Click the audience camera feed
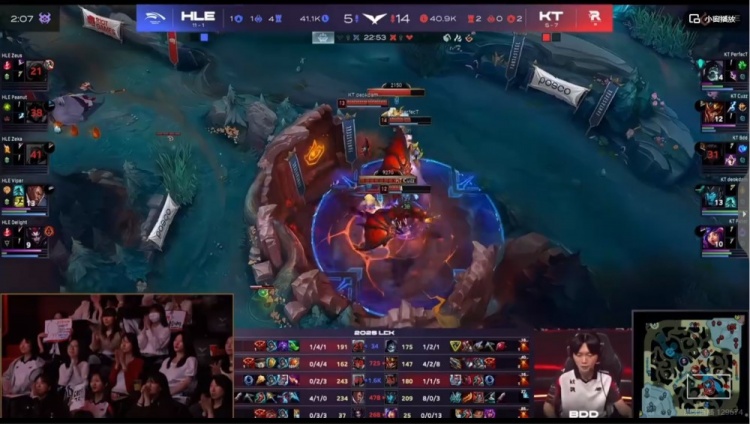Image resolution: width=750 pixels, height=424 pixels. pos(117,356)
